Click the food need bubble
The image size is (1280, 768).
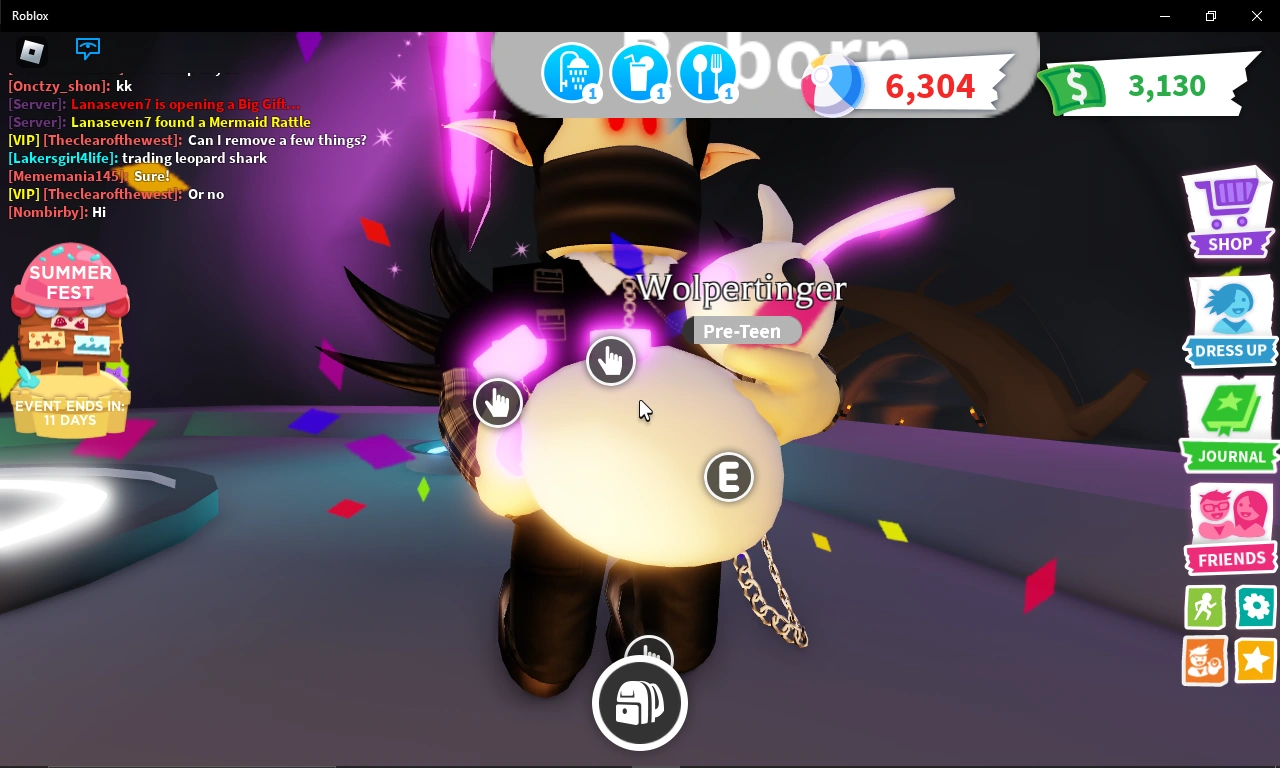pos(708,72)
